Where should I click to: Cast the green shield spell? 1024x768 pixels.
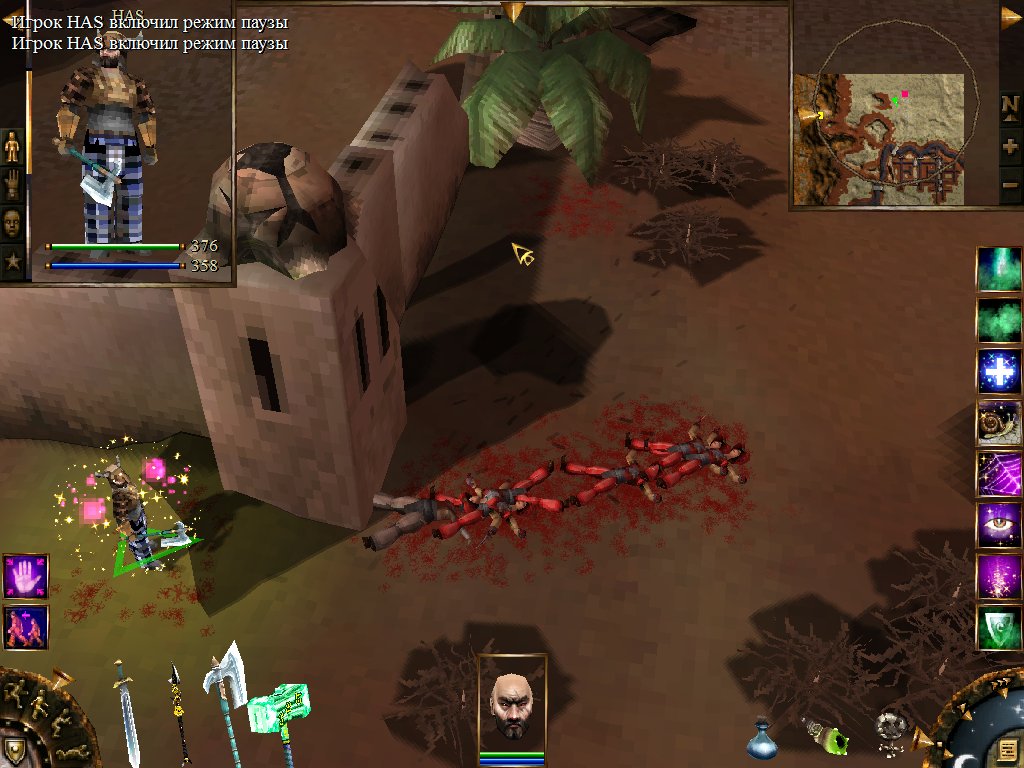tap(999, 627)
